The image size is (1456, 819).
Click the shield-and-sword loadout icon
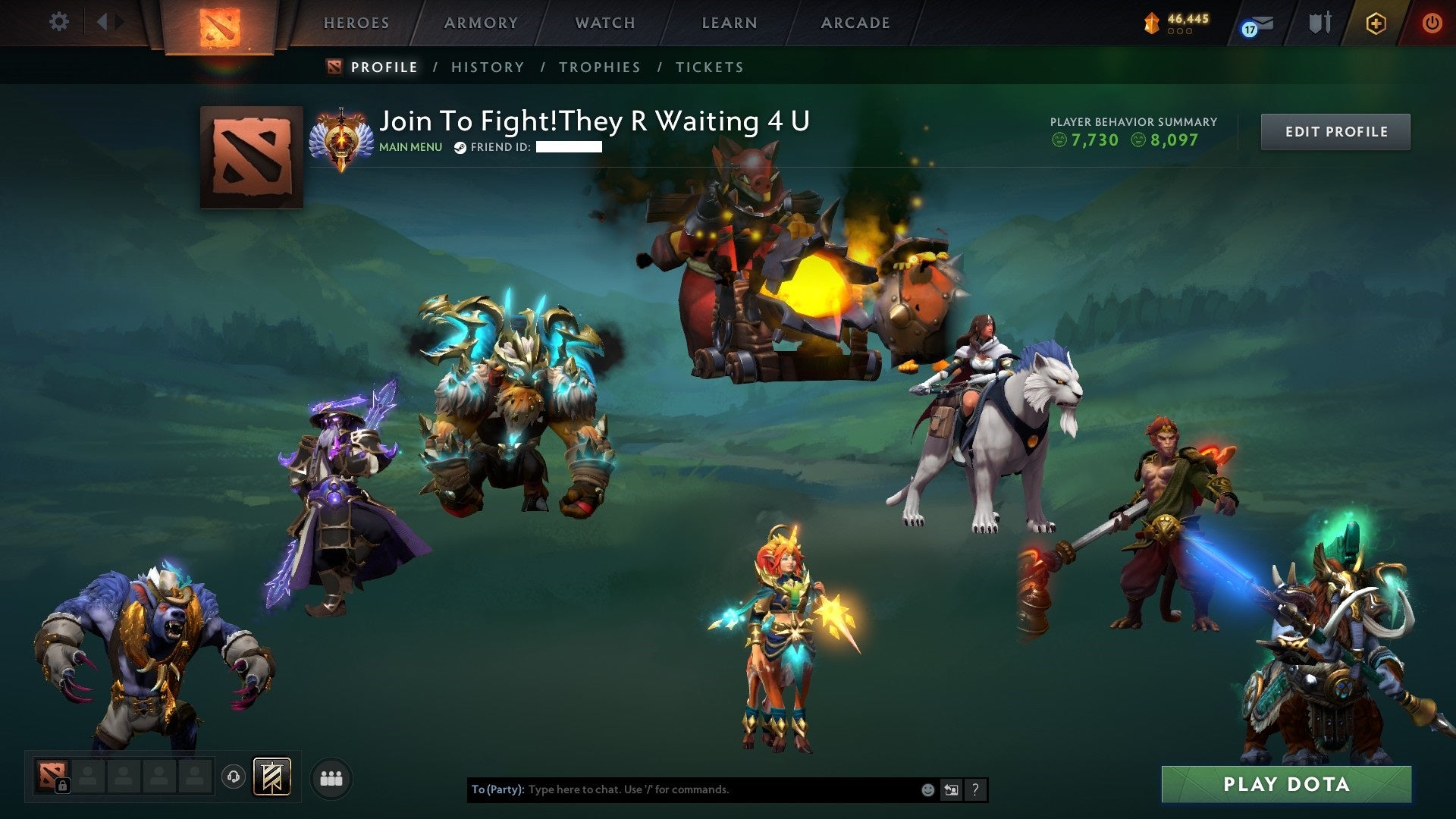pos(1319,23)
